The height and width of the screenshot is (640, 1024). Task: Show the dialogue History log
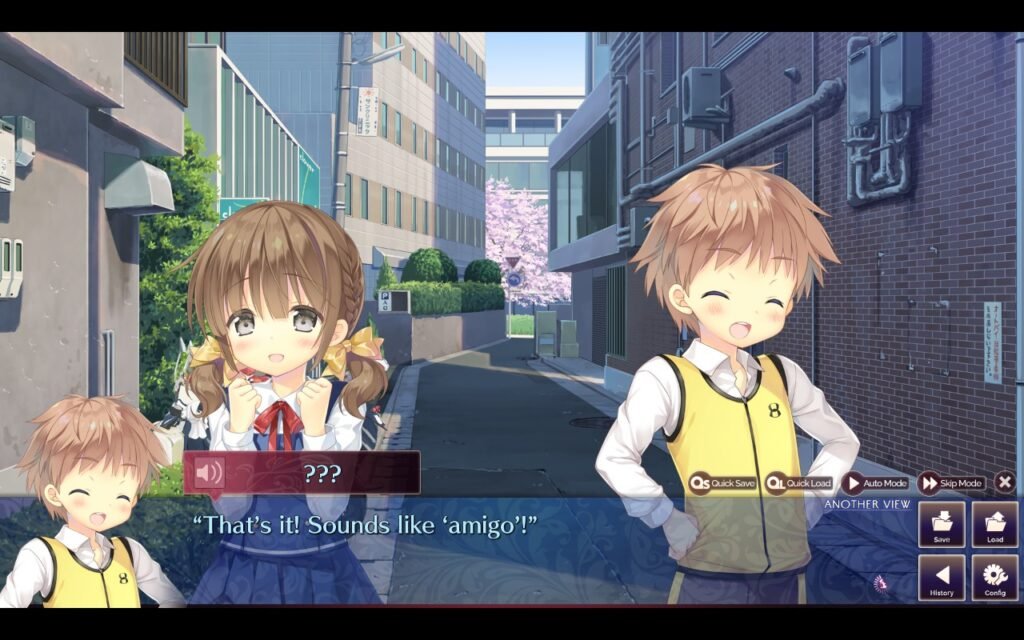click(942, 578)
